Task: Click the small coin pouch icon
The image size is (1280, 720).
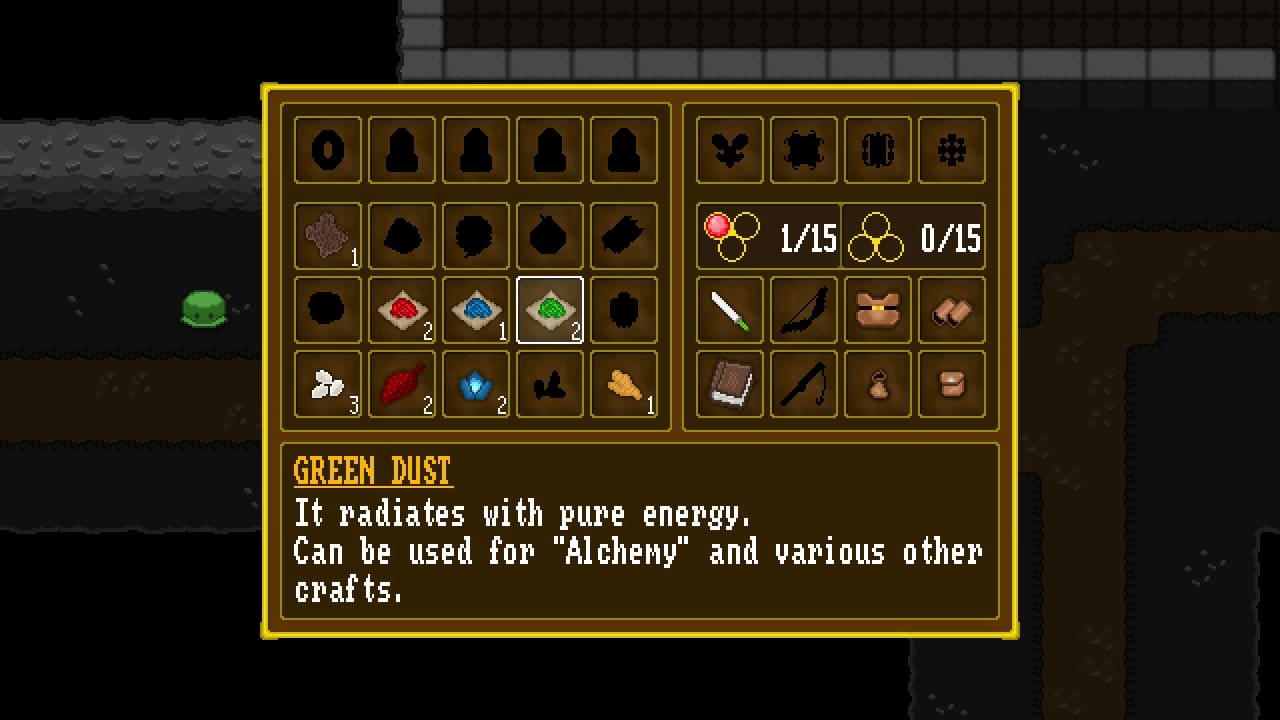Action: (x=877, y=384)
